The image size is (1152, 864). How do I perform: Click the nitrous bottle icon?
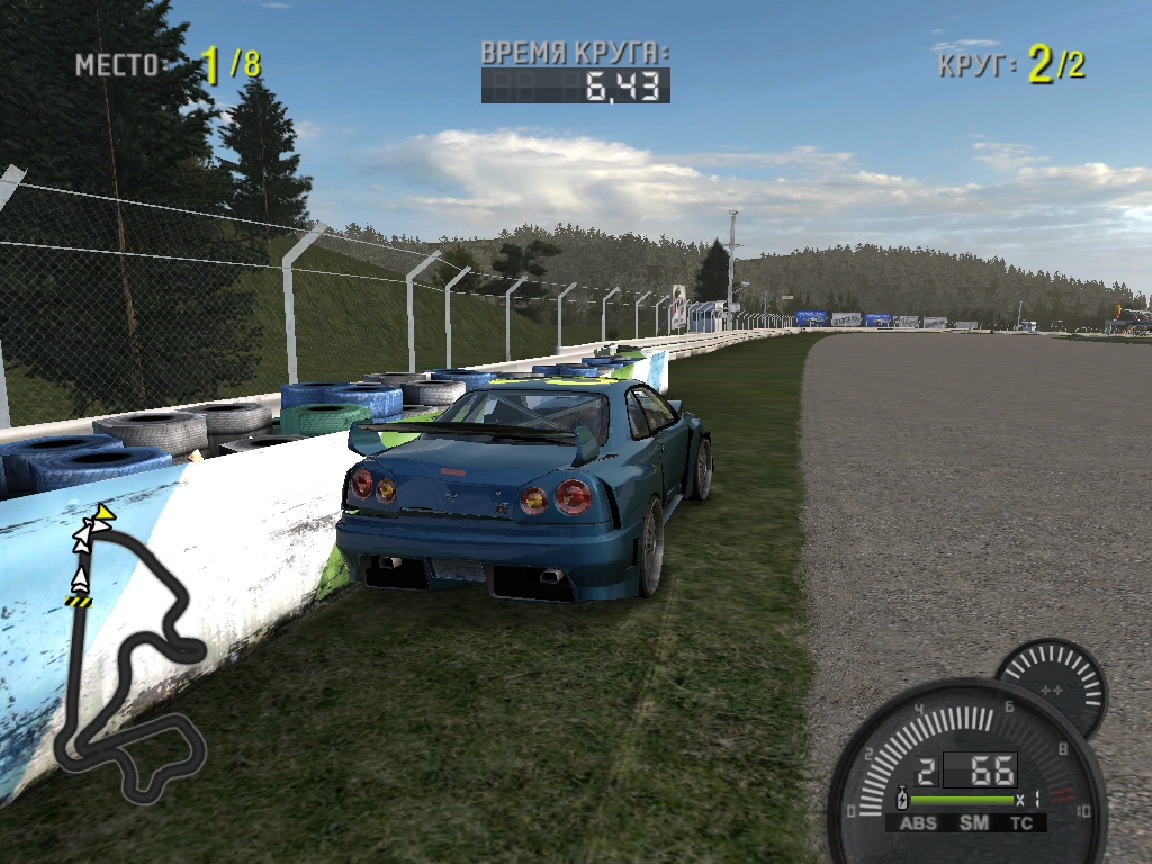pyautogui.click(x=903, y=800)
